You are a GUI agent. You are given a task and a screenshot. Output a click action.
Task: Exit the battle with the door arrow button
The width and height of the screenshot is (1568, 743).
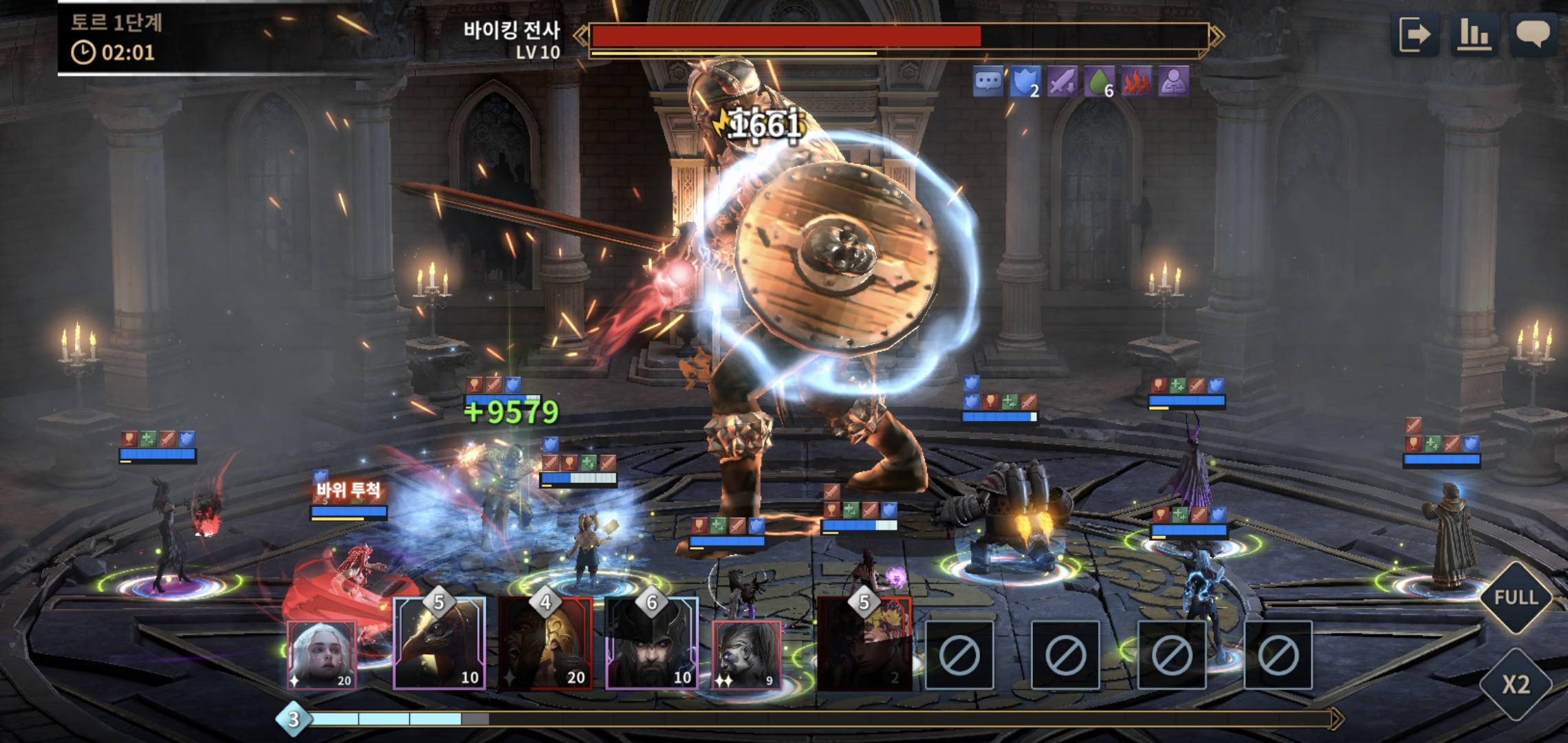(1415, 34)
